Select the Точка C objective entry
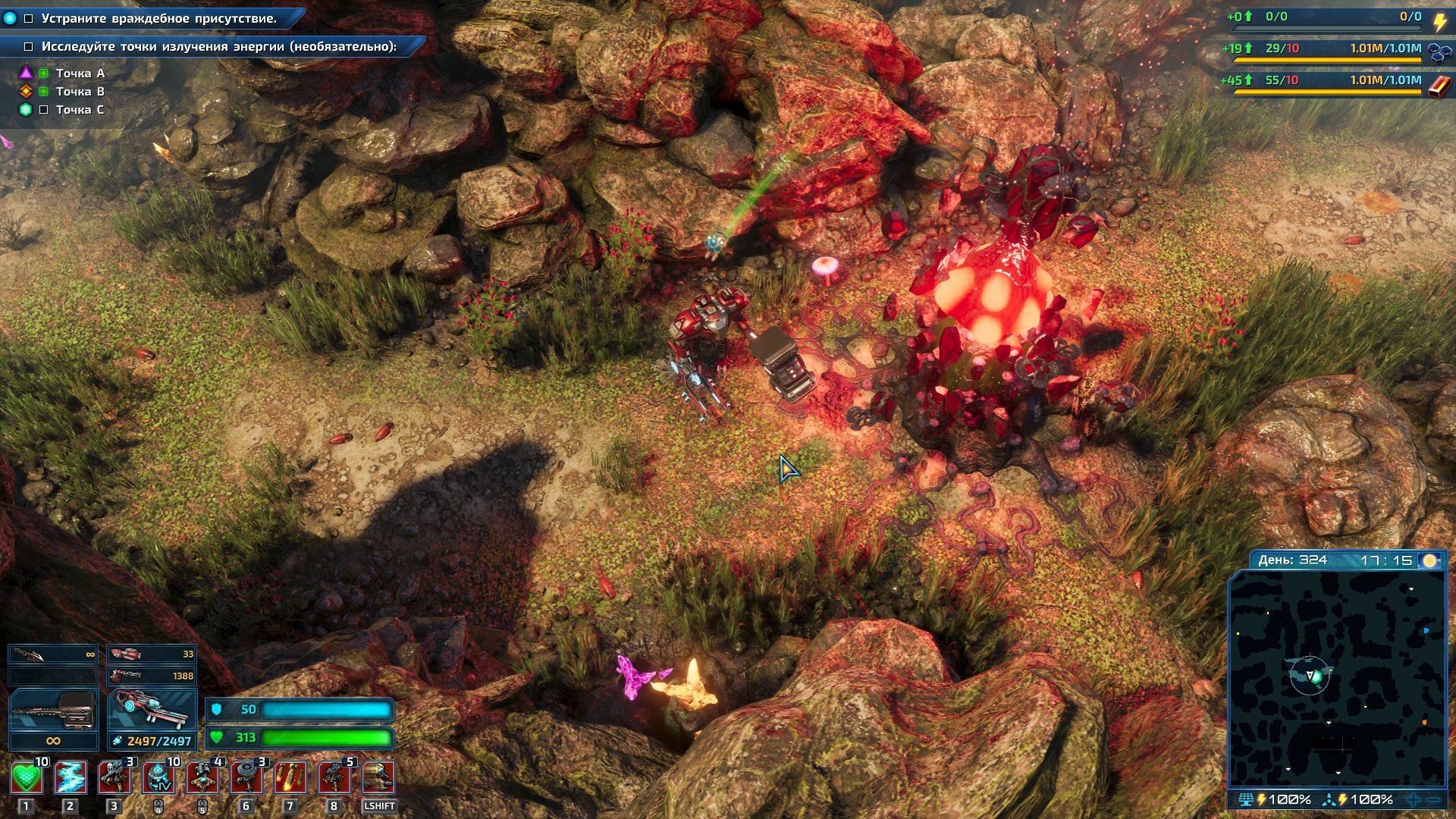The height and width of the screenshot is (819, 1456). point(80,110)
